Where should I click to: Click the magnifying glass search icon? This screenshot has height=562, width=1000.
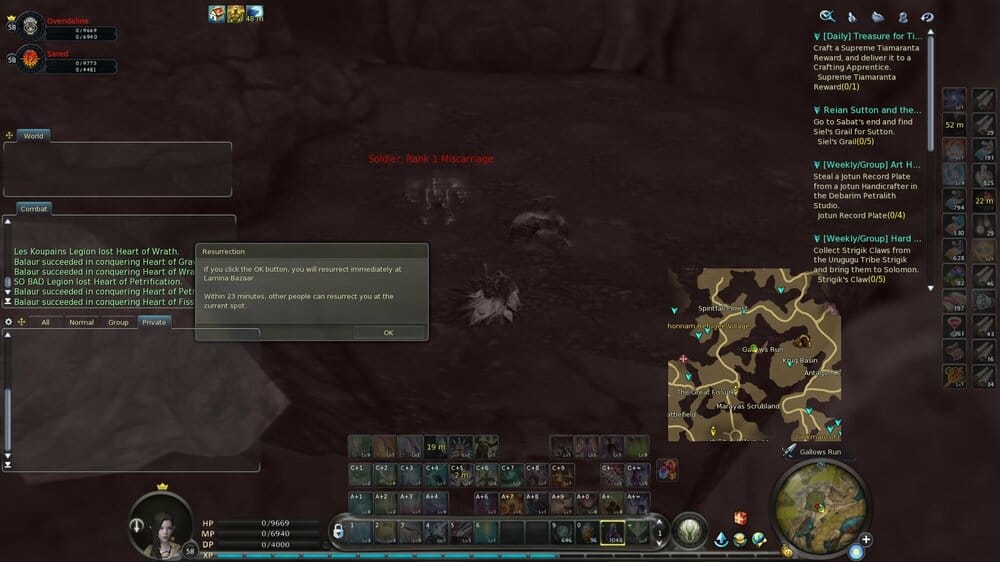coord(827,16)
